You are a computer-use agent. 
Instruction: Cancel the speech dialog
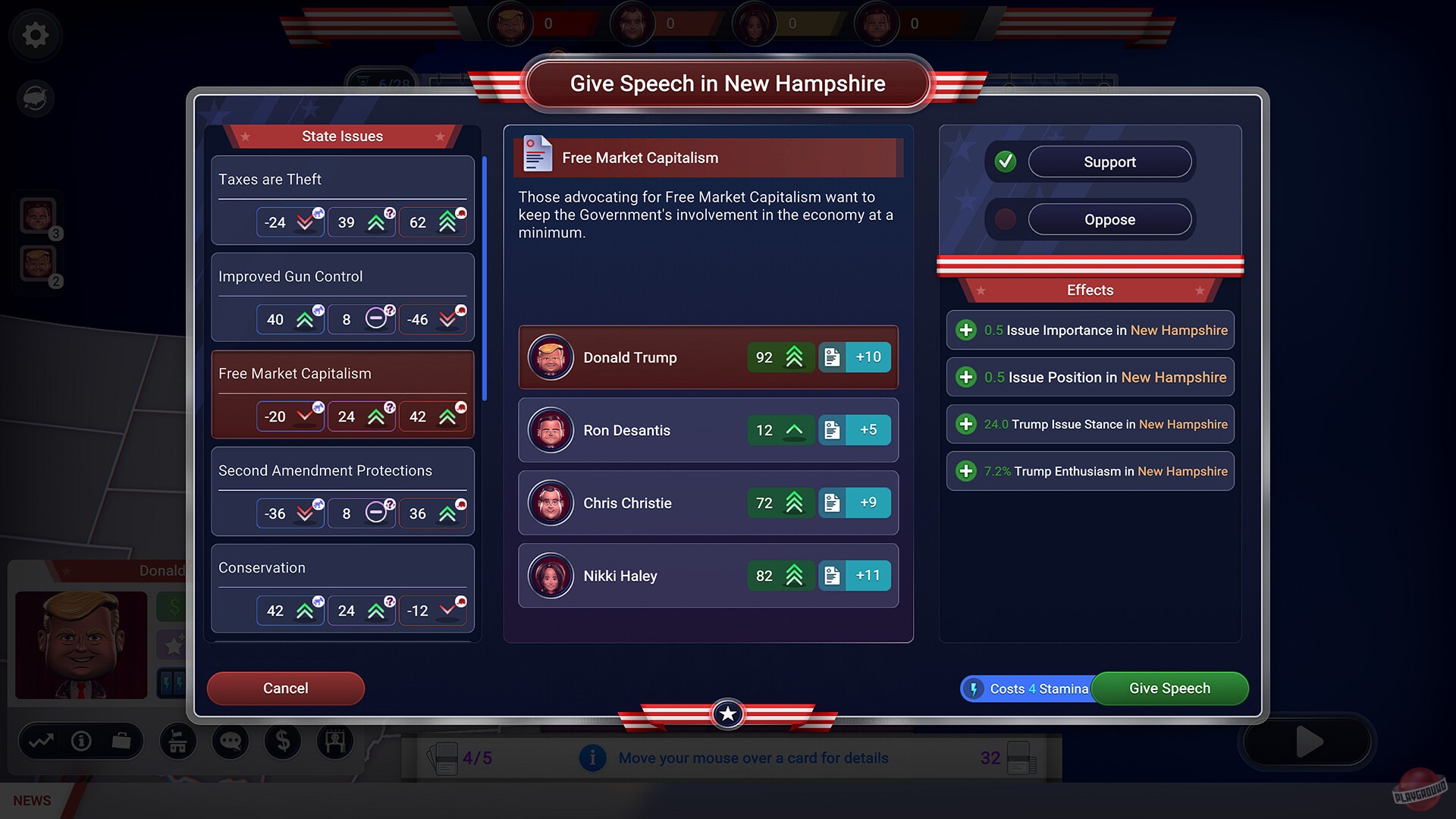pos(286,689)
